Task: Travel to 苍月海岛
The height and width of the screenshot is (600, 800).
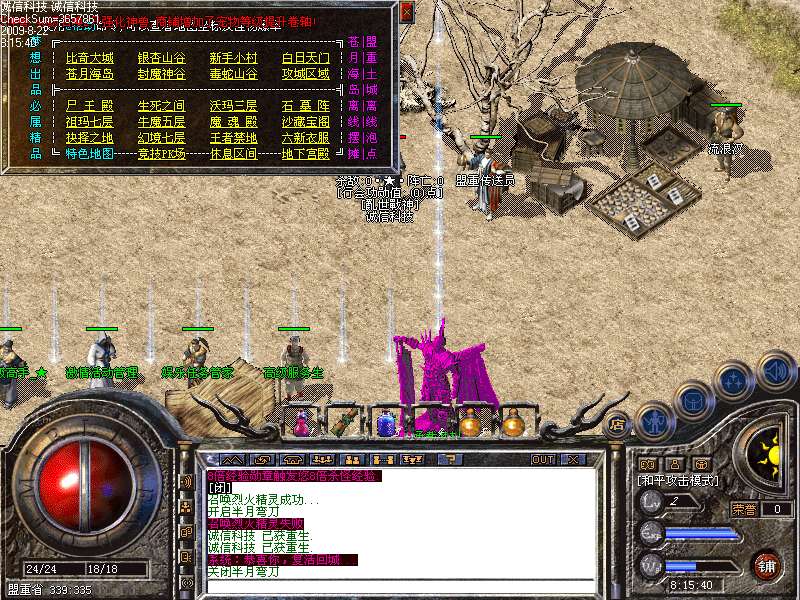Action: 90,74
